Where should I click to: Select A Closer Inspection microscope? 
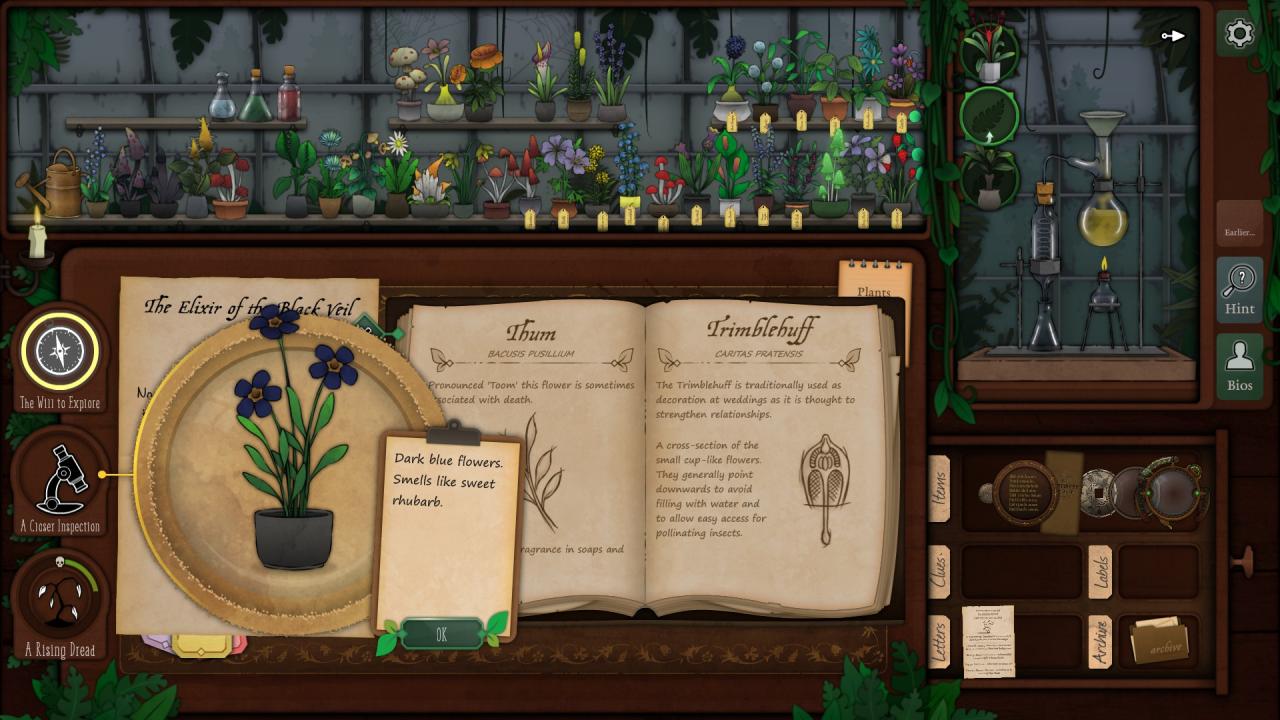click(x=60, y=477)
